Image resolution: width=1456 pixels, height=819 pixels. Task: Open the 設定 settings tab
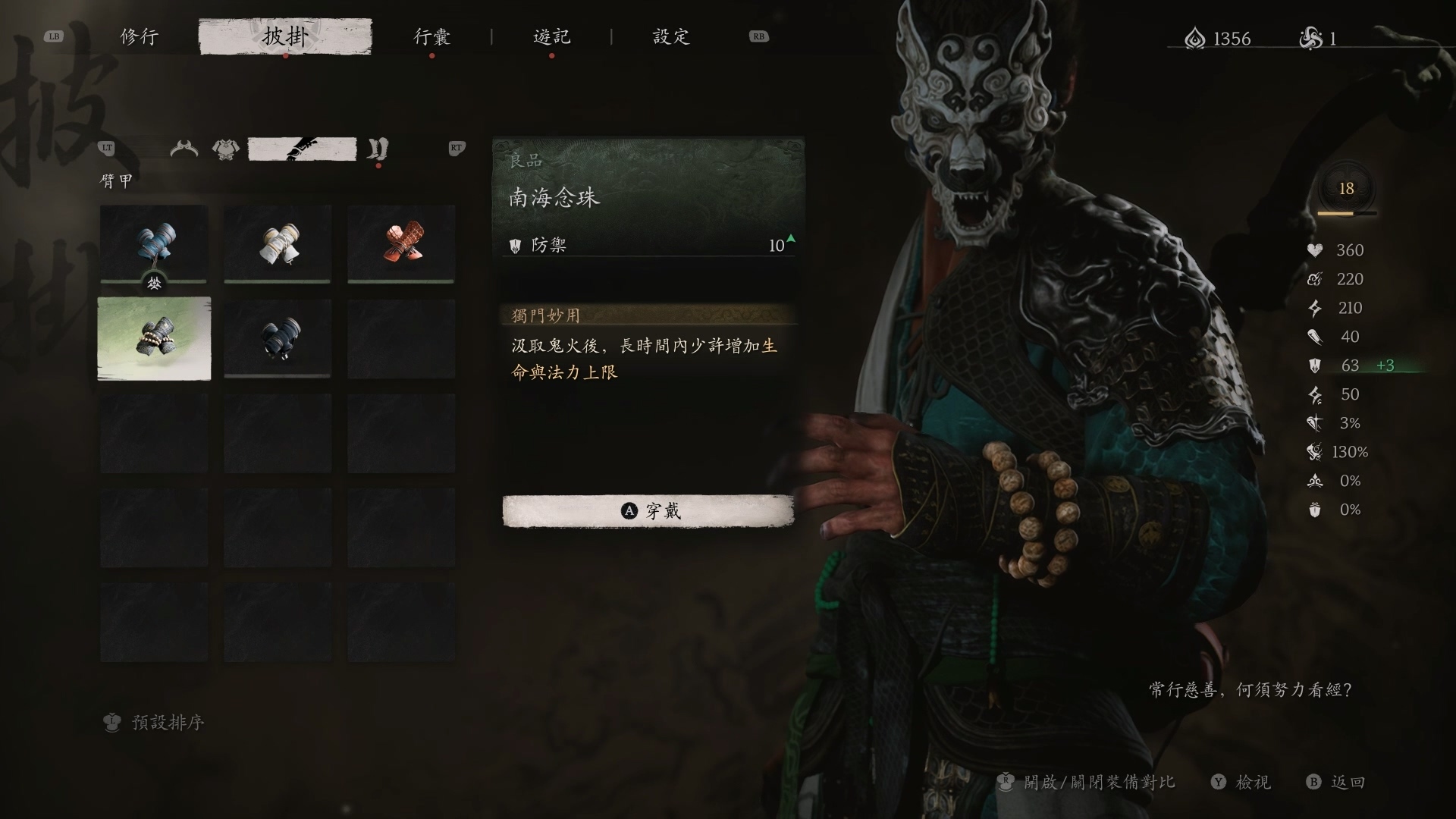(x=670, y=36)
